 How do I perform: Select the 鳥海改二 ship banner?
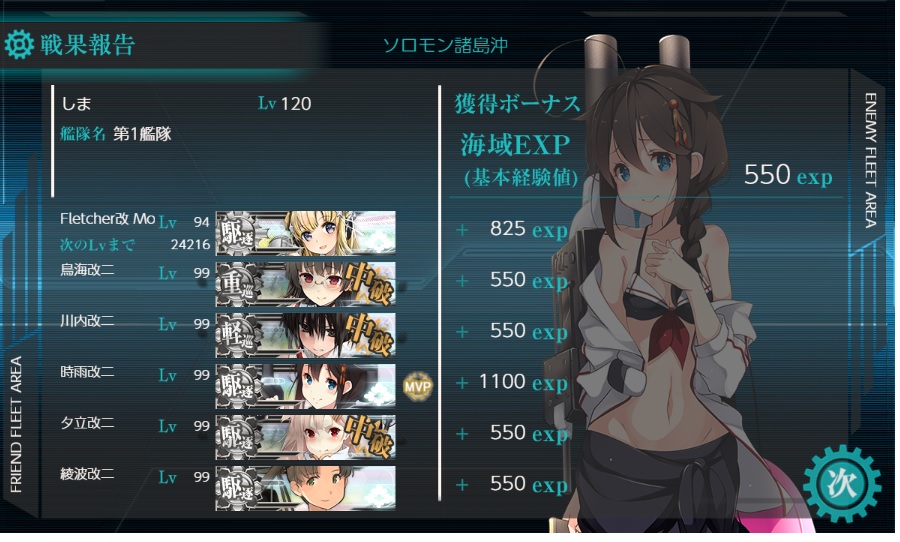point(305,284)
